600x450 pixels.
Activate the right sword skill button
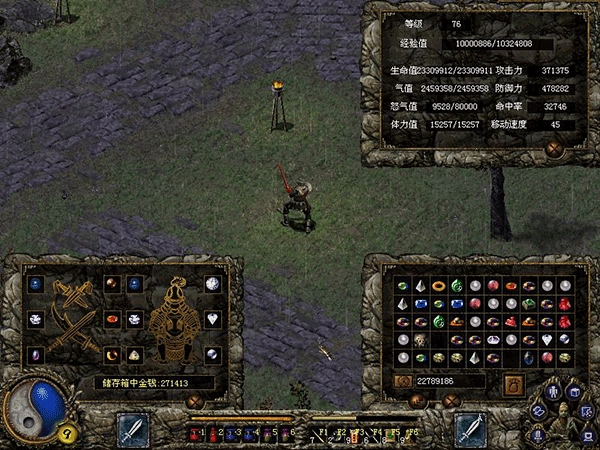coord(470,430)
